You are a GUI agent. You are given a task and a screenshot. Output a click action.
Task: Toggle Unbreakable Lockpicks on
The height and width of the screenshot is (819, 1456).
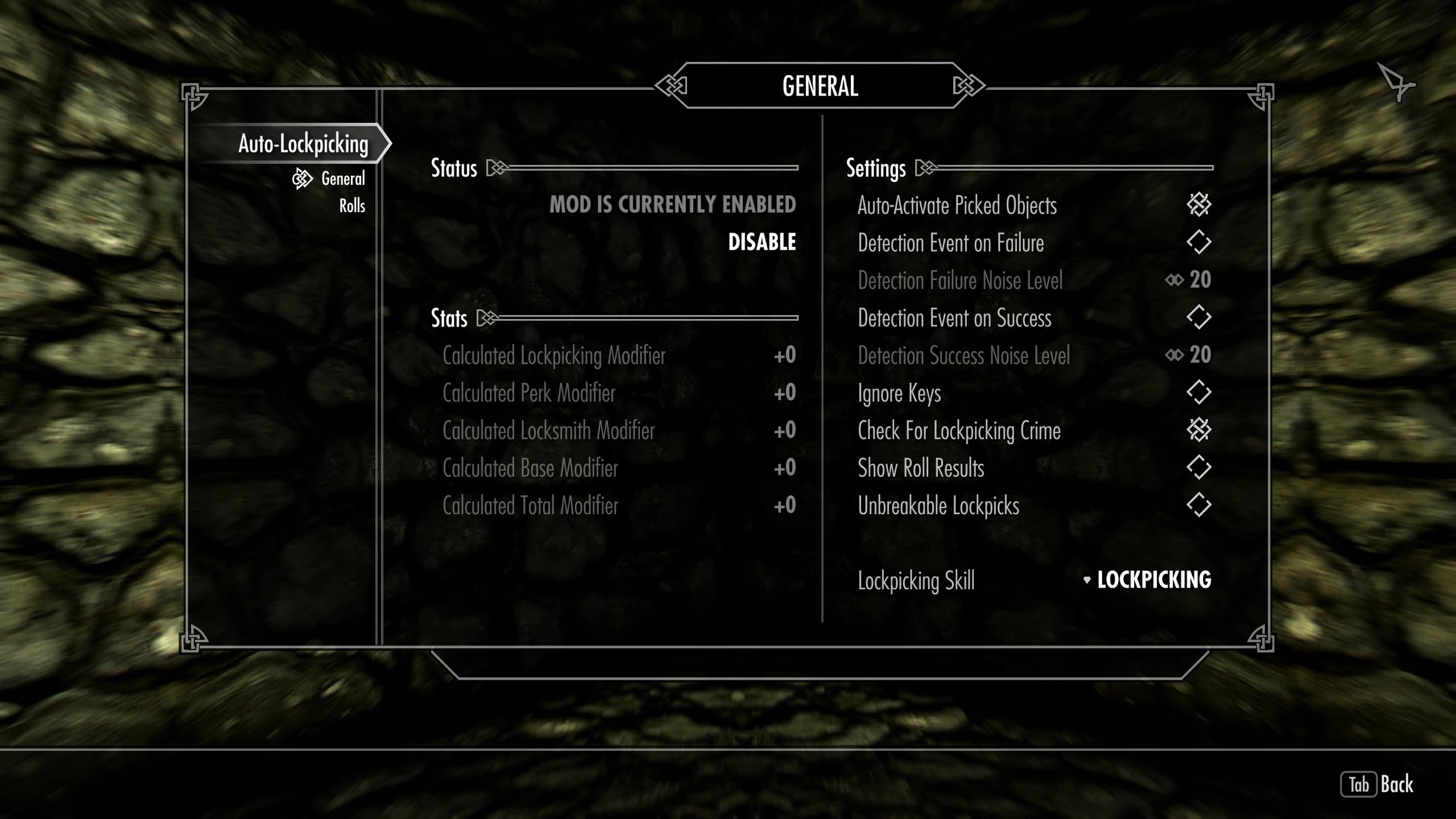point(1200,506)
